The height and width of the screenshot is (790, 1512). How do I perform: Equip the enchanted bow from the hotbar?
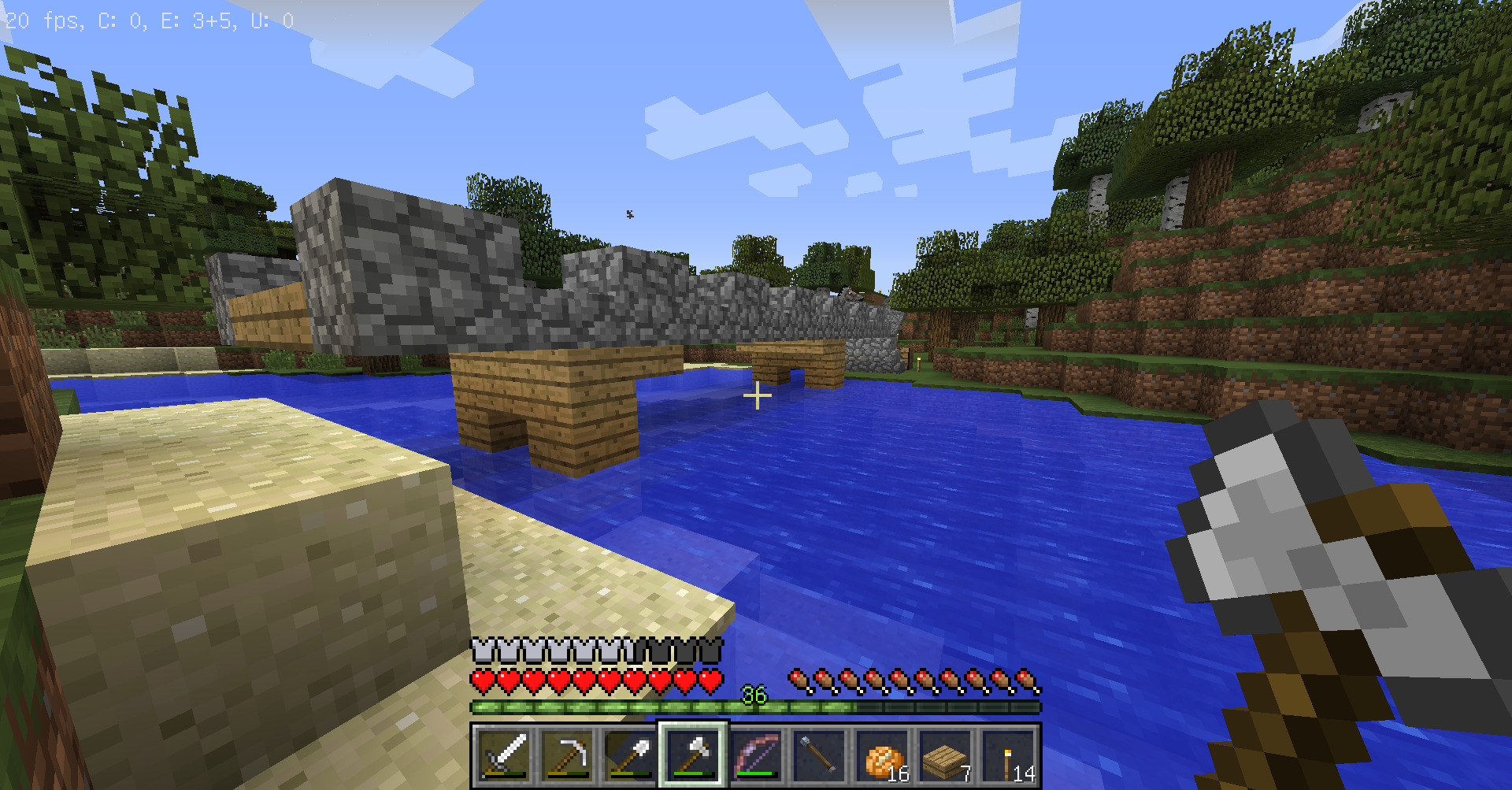pyautogui.click(x=756, y=756)
